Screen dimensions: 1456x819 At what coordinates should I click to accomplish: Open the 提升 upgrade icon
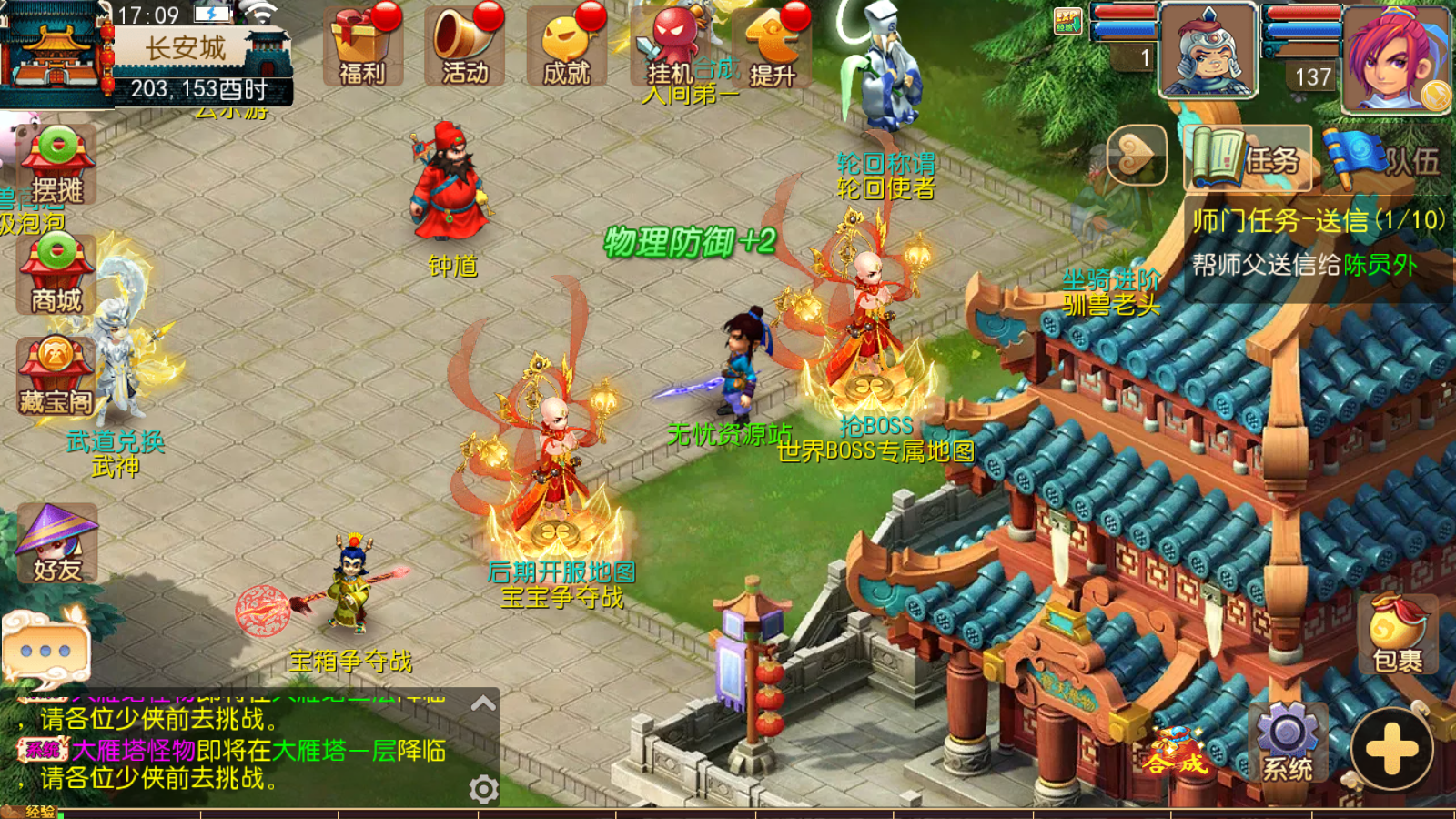click(x=773, y=47)
